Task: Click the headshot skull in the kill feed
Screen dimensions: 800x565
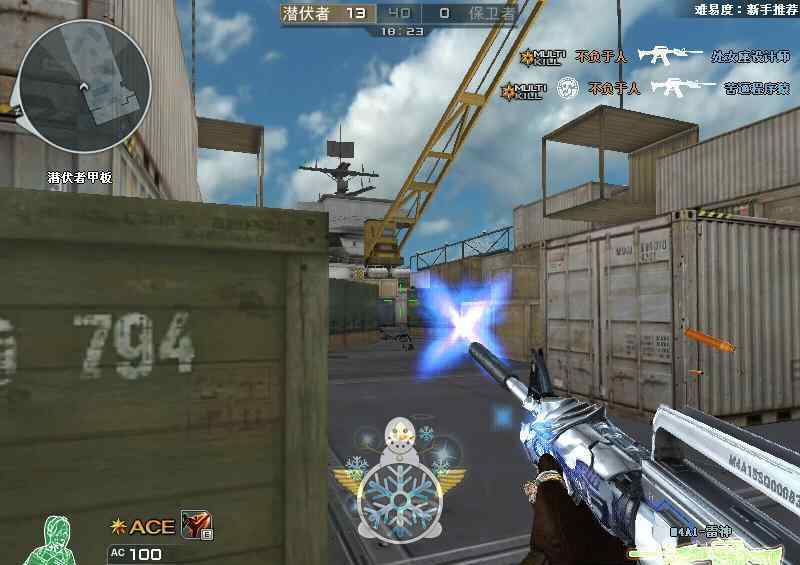Action: pos(566,87)
